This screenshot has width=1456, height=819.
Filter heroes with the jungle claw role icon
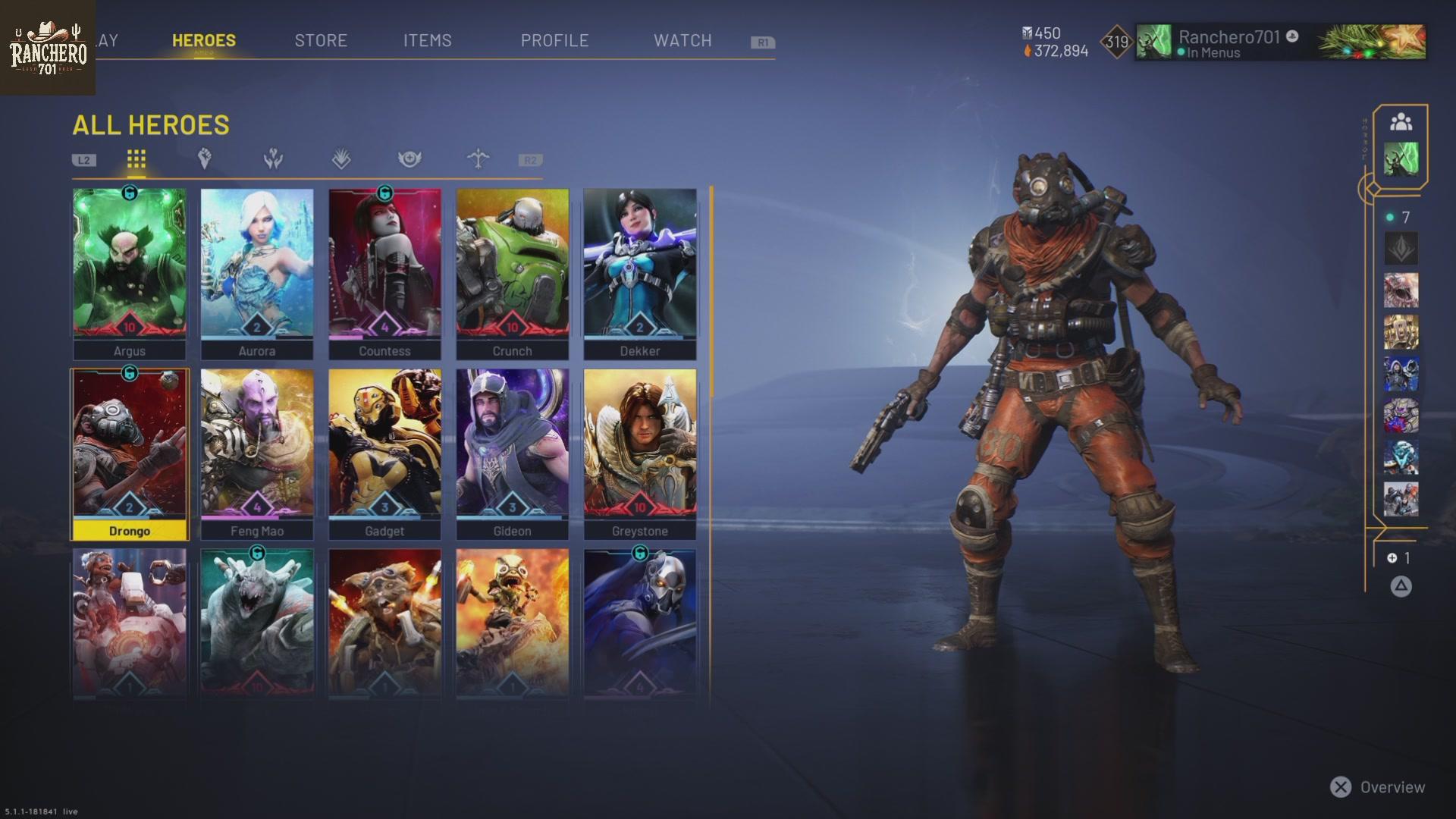(341, 159)
